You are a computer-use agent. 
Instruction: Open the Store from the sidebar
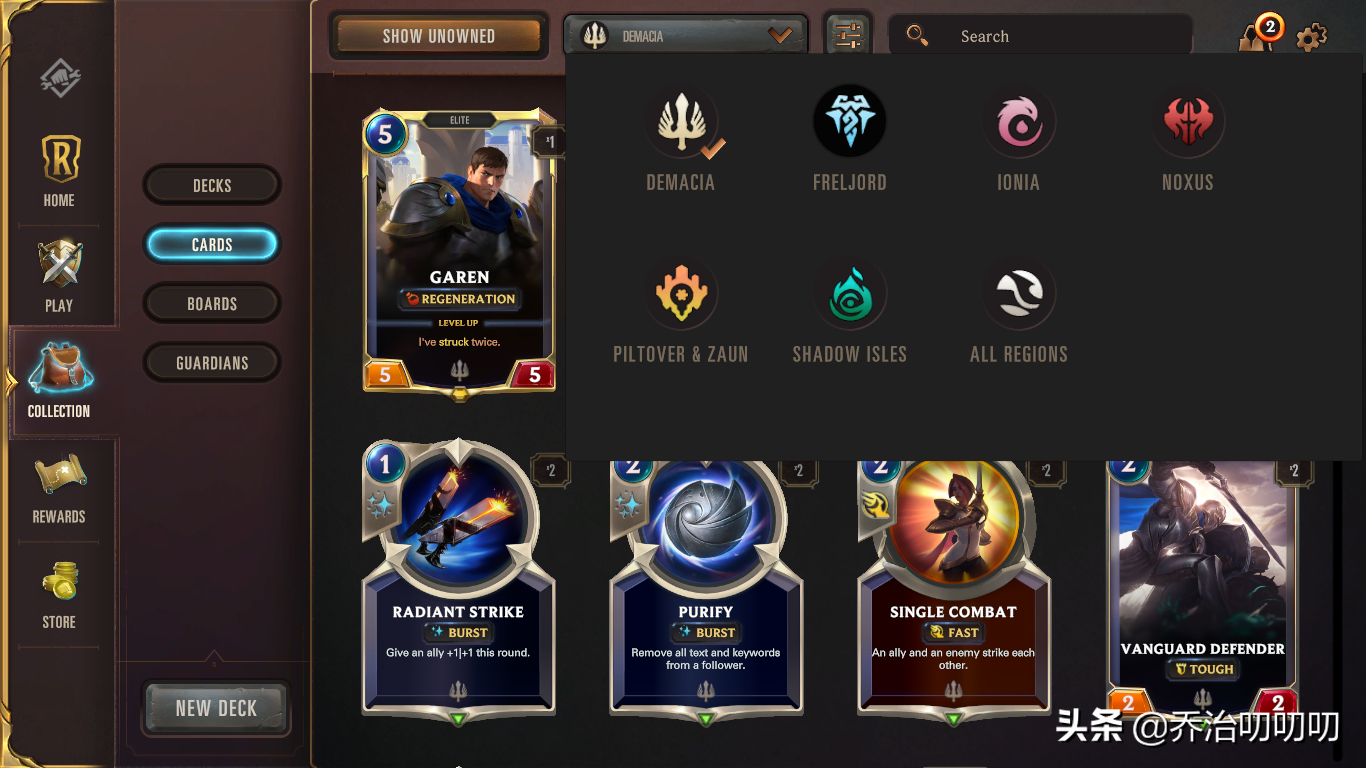pos(59,594)
